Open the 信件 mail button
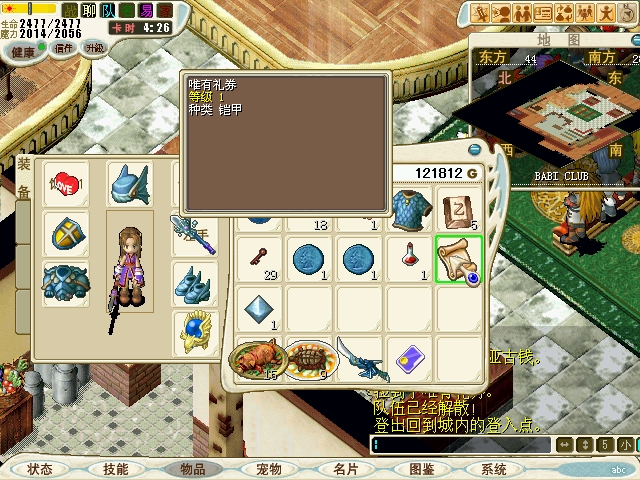640x480 pixels. tap(64, 48)
